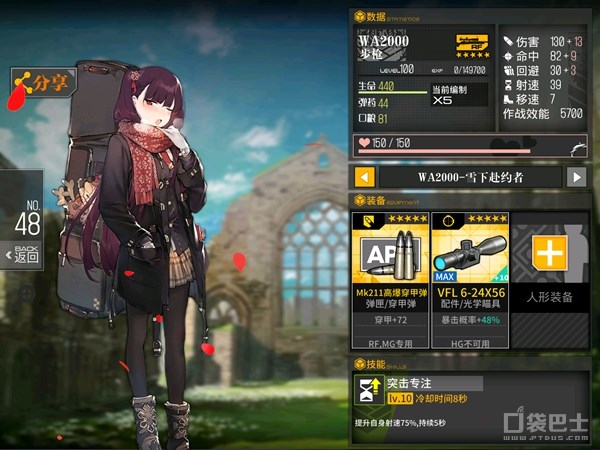
Task: Go back with the 返回 button
Action: coord(27,255)
